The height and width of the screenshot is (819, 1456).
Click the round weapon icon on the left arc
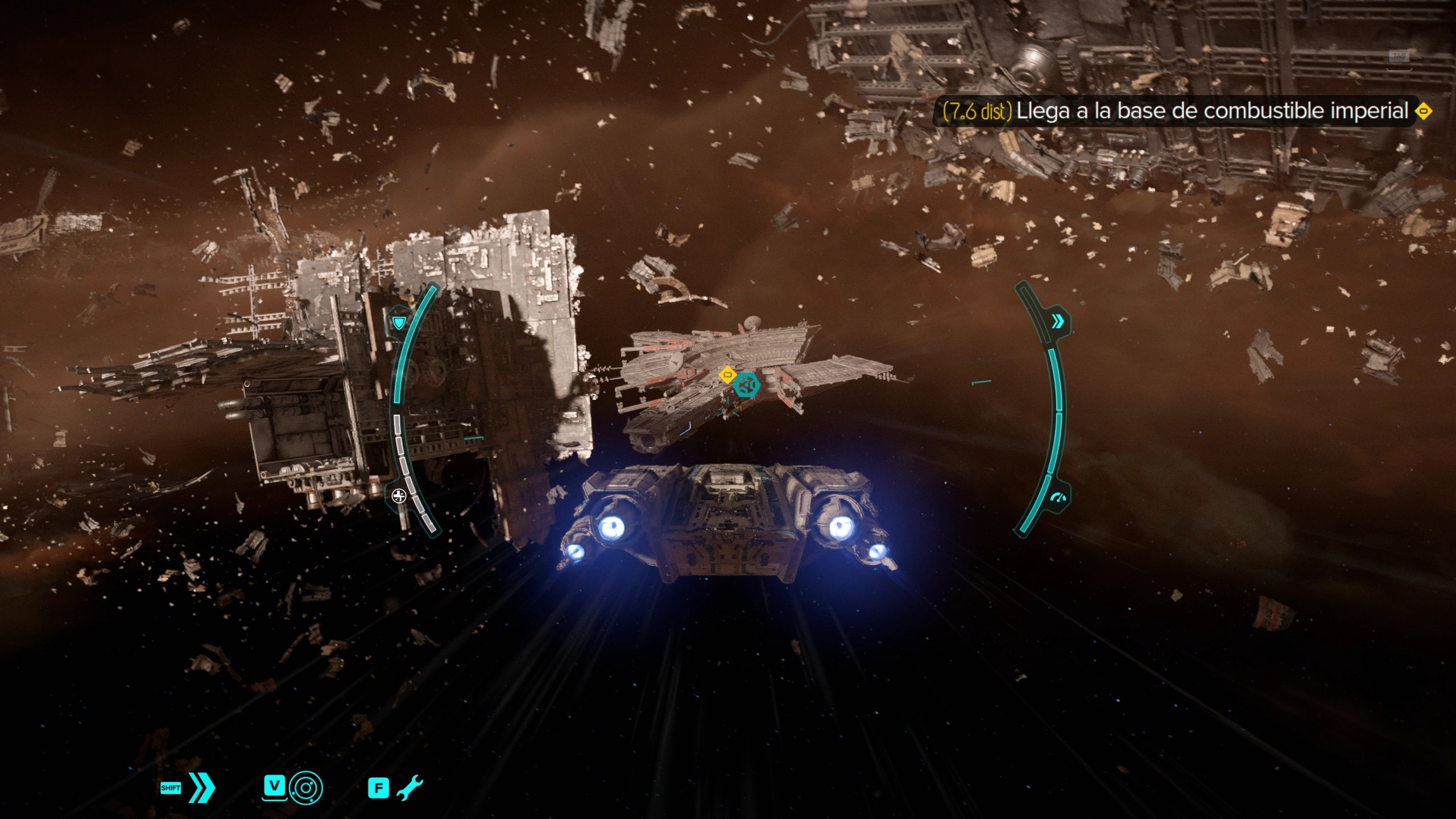pyautogui.click(x=399, y=496)
